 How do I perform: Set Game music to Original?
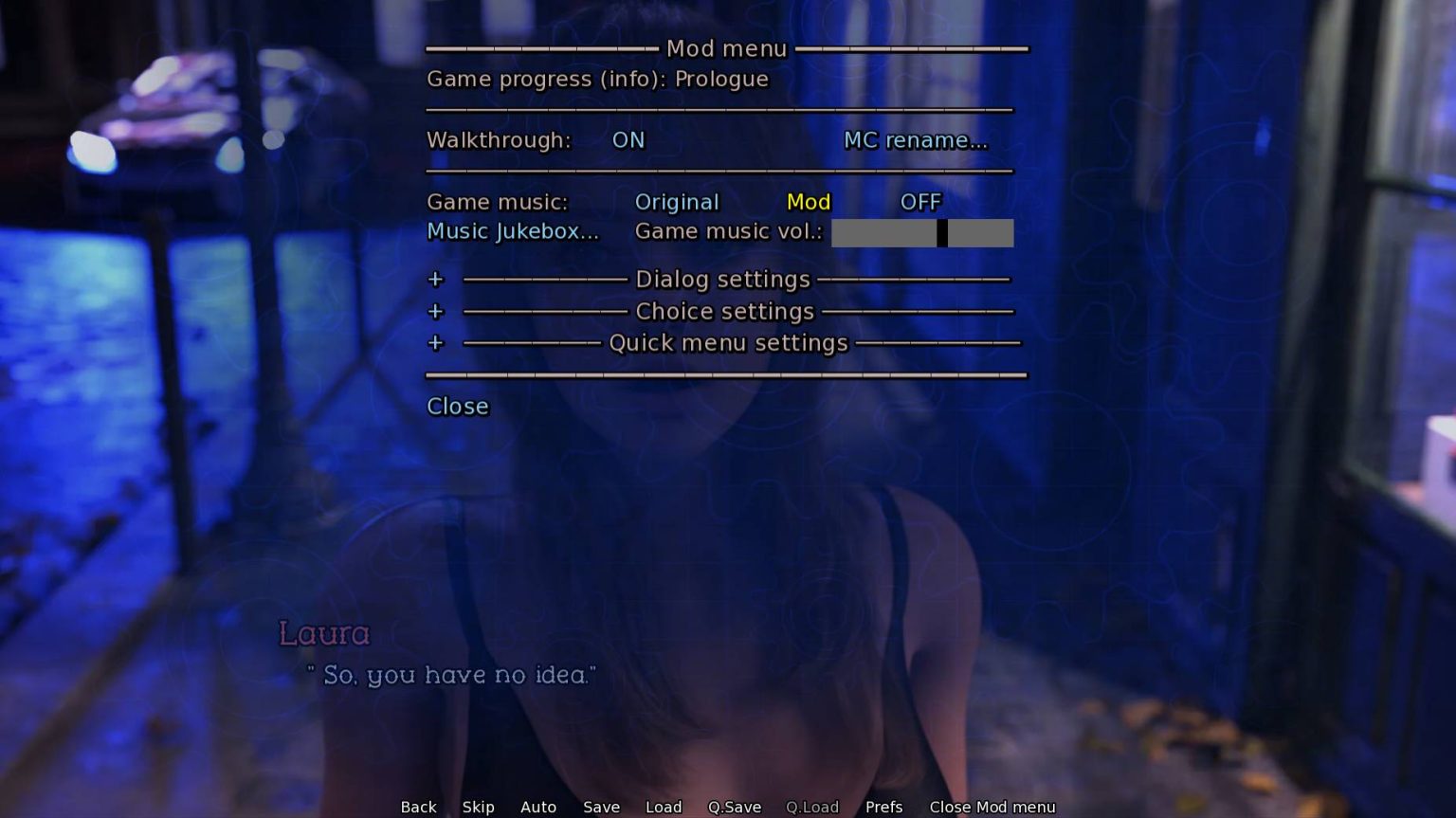coord(676,202)
